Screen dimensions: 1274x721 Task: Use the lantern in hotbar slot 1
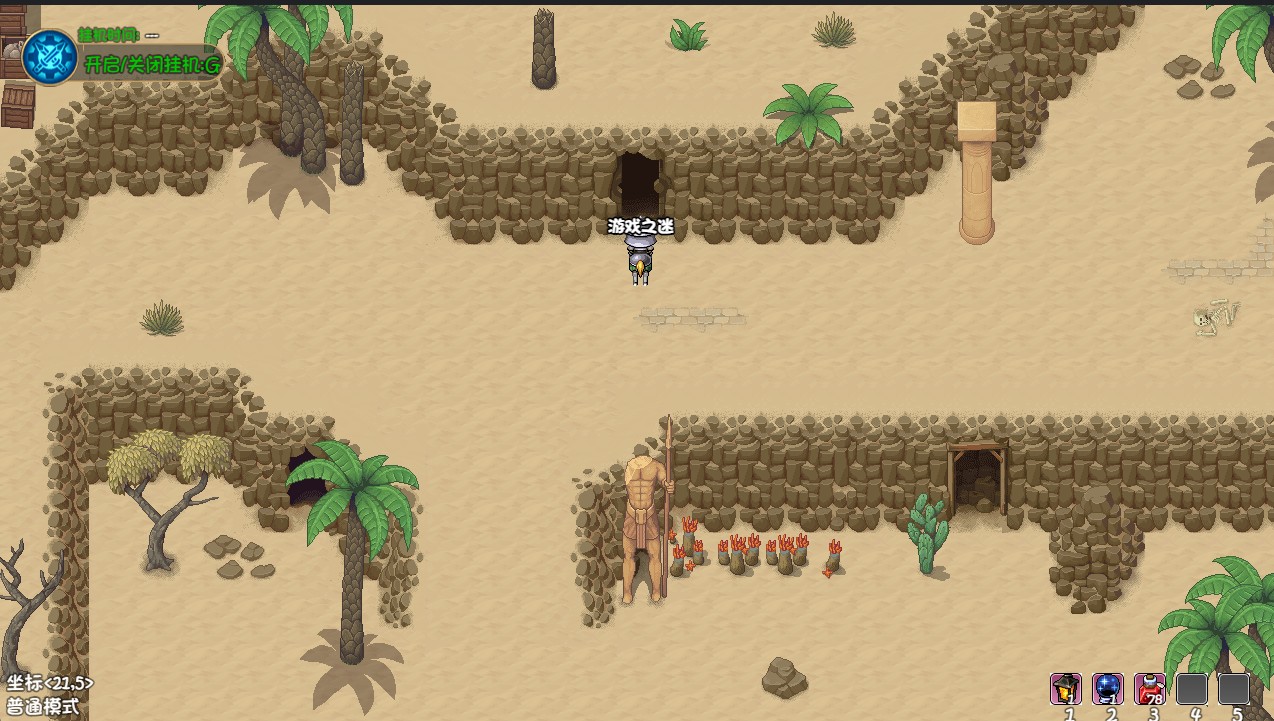1066,689
